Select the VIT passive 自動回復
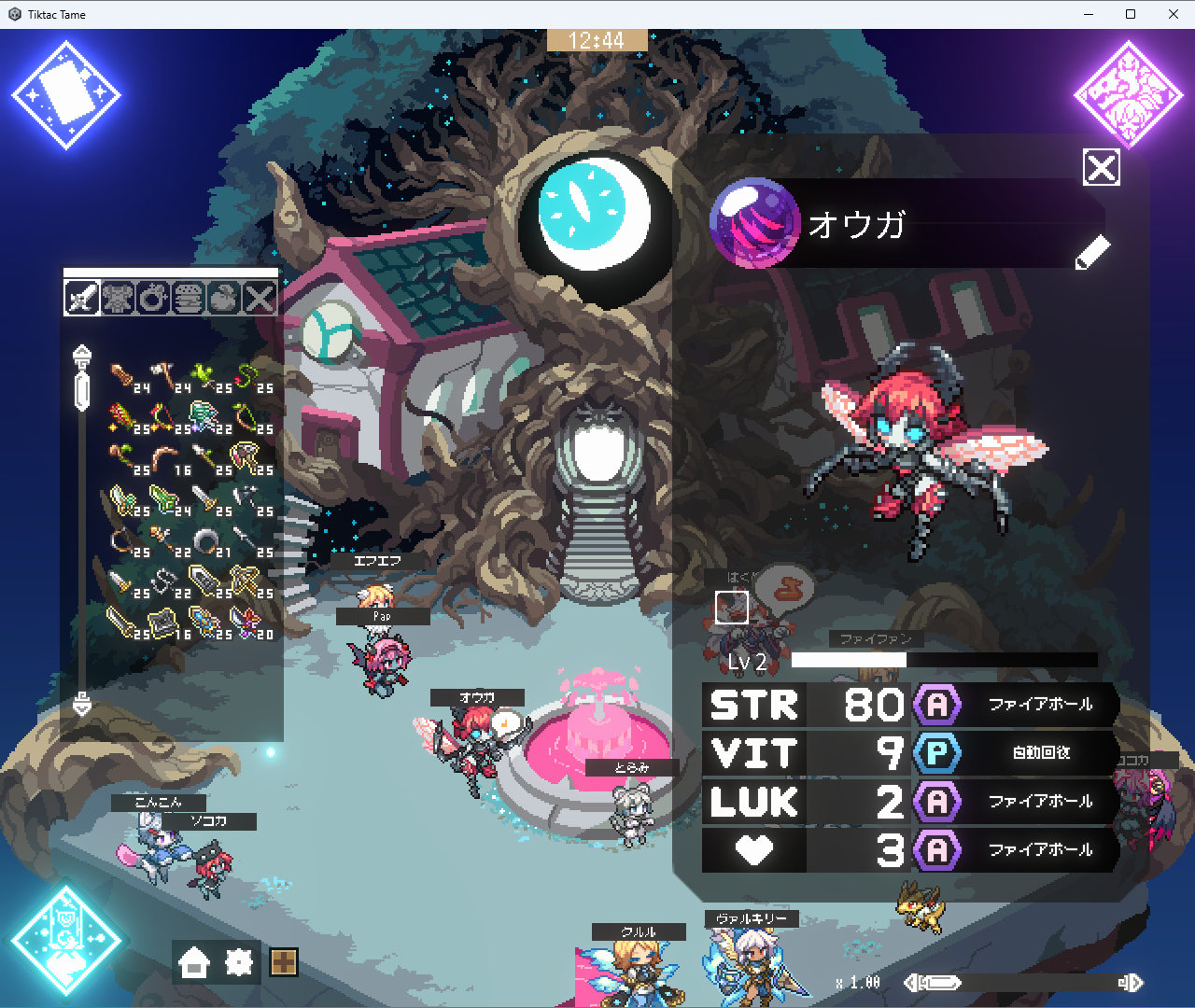This screenshot has width=1195, height=1008. coord(1039,753)
